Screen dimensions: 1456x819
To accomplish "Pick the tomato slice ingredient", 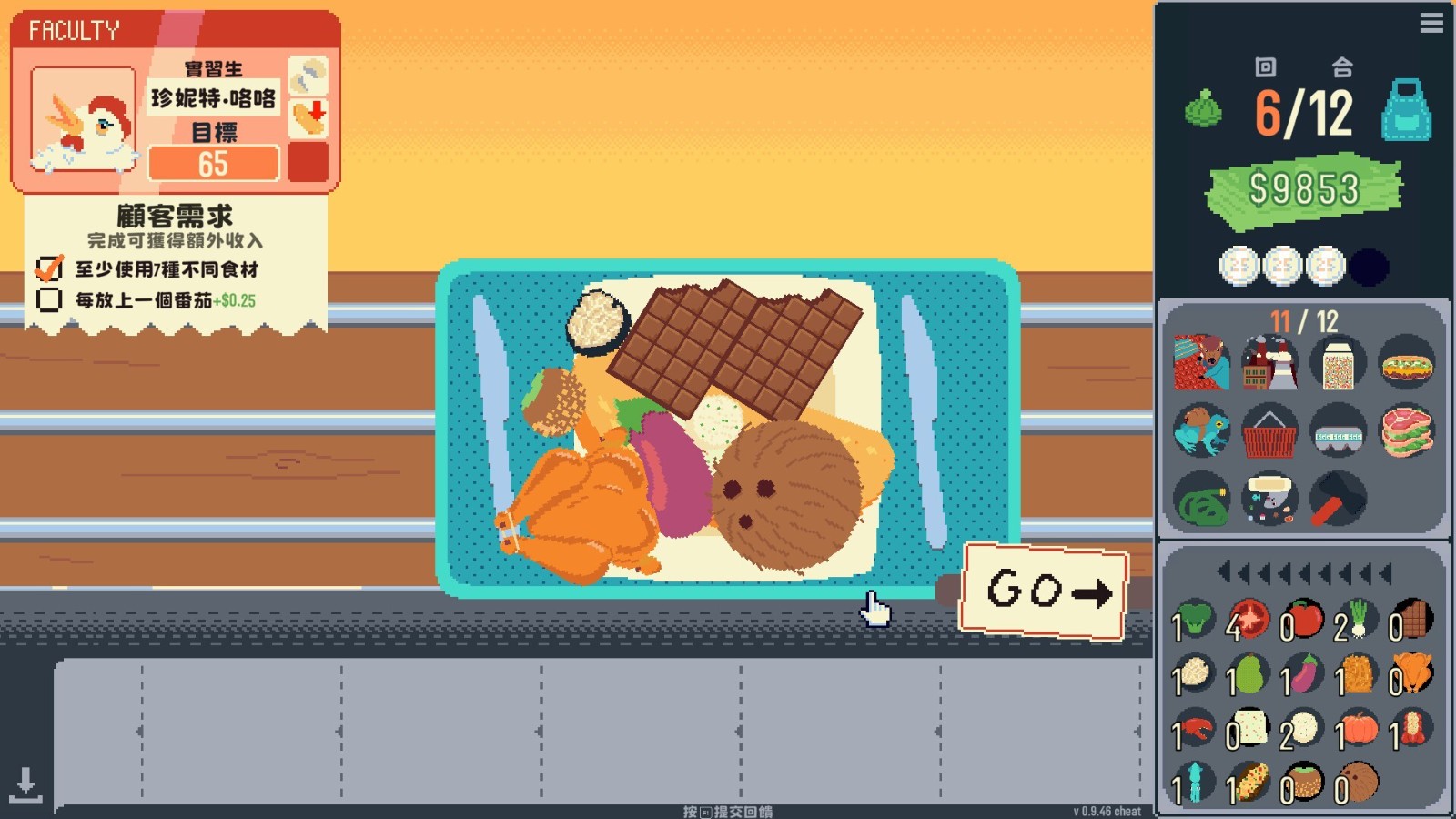I will [1249, 621].
